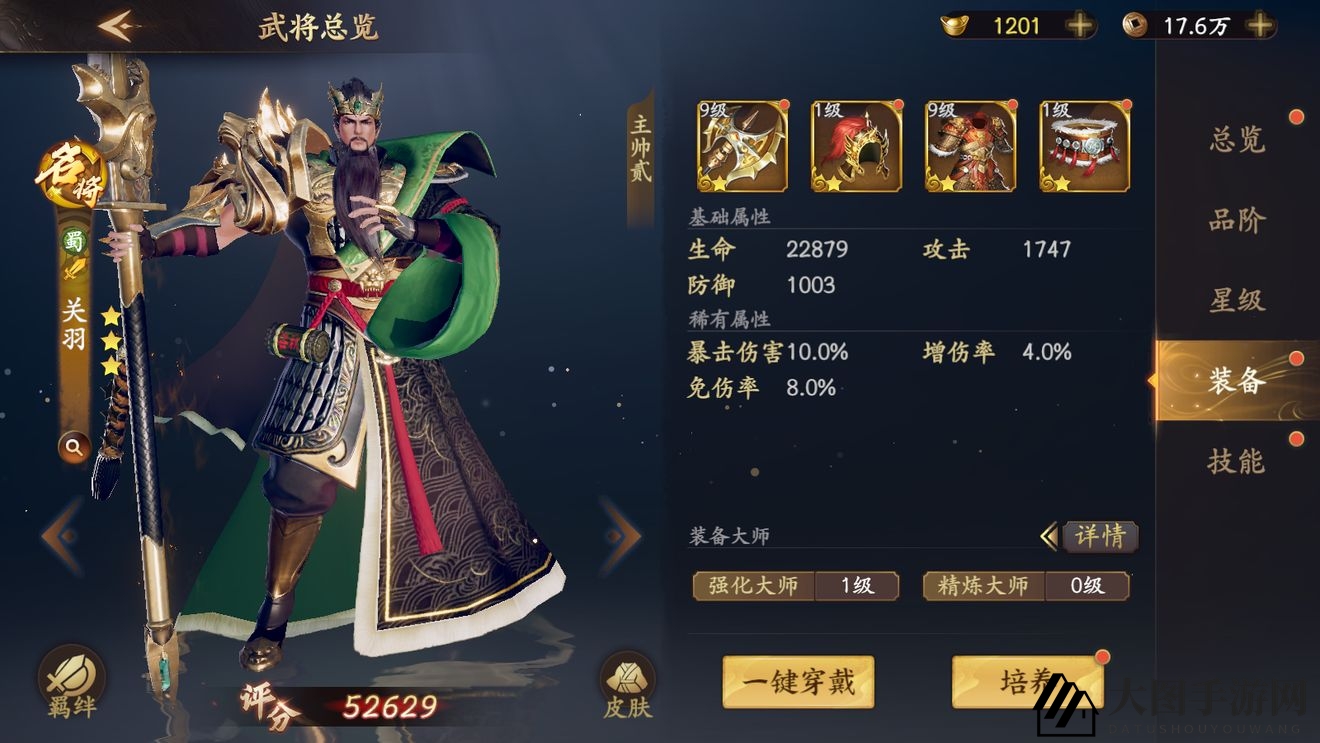The width and height of the screenshot is (1320, 743).
Task: Select the level 9 armor equipment slot
Action: pos(969,146)
